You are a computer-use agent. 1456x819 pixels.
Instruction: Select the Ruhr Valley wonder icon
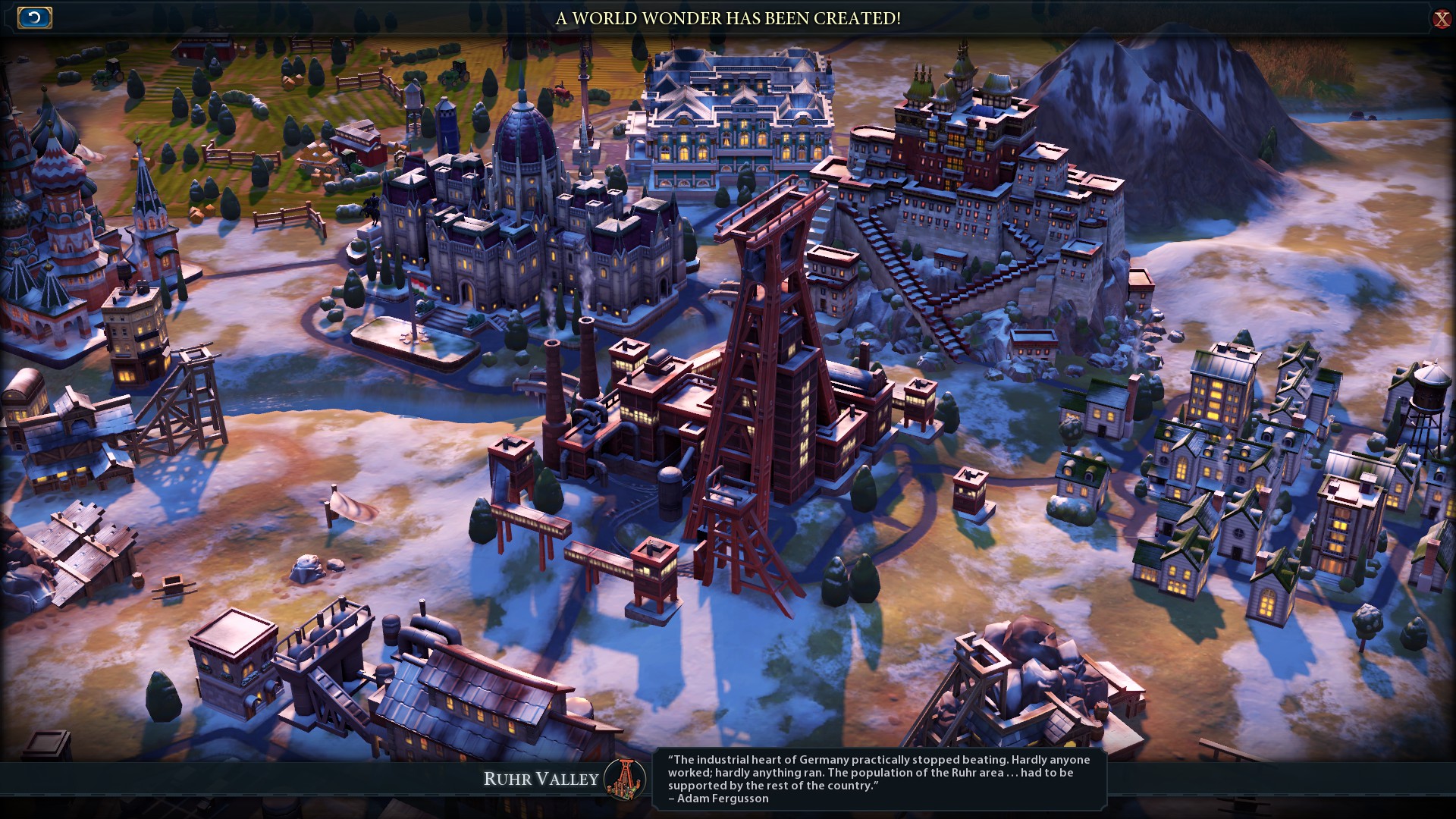[x=625, y=779]
